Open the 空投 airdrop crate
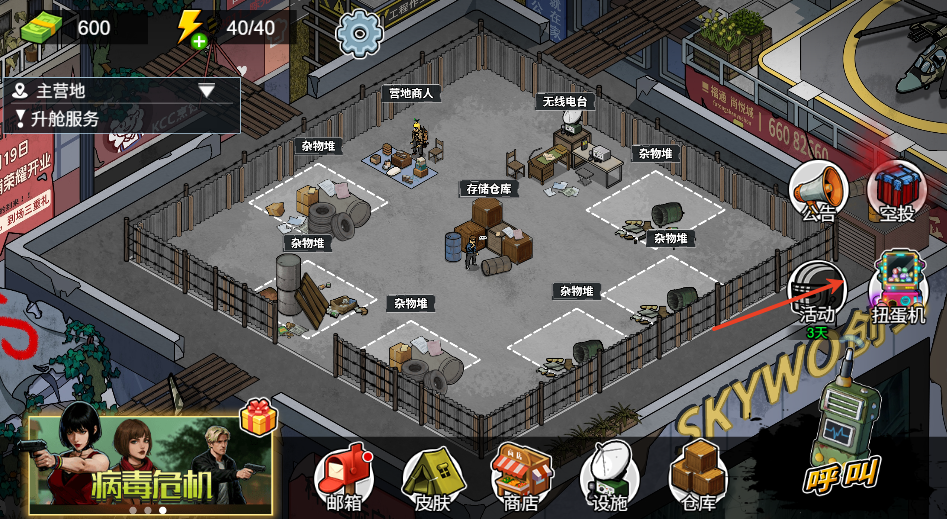 point(897,190)
